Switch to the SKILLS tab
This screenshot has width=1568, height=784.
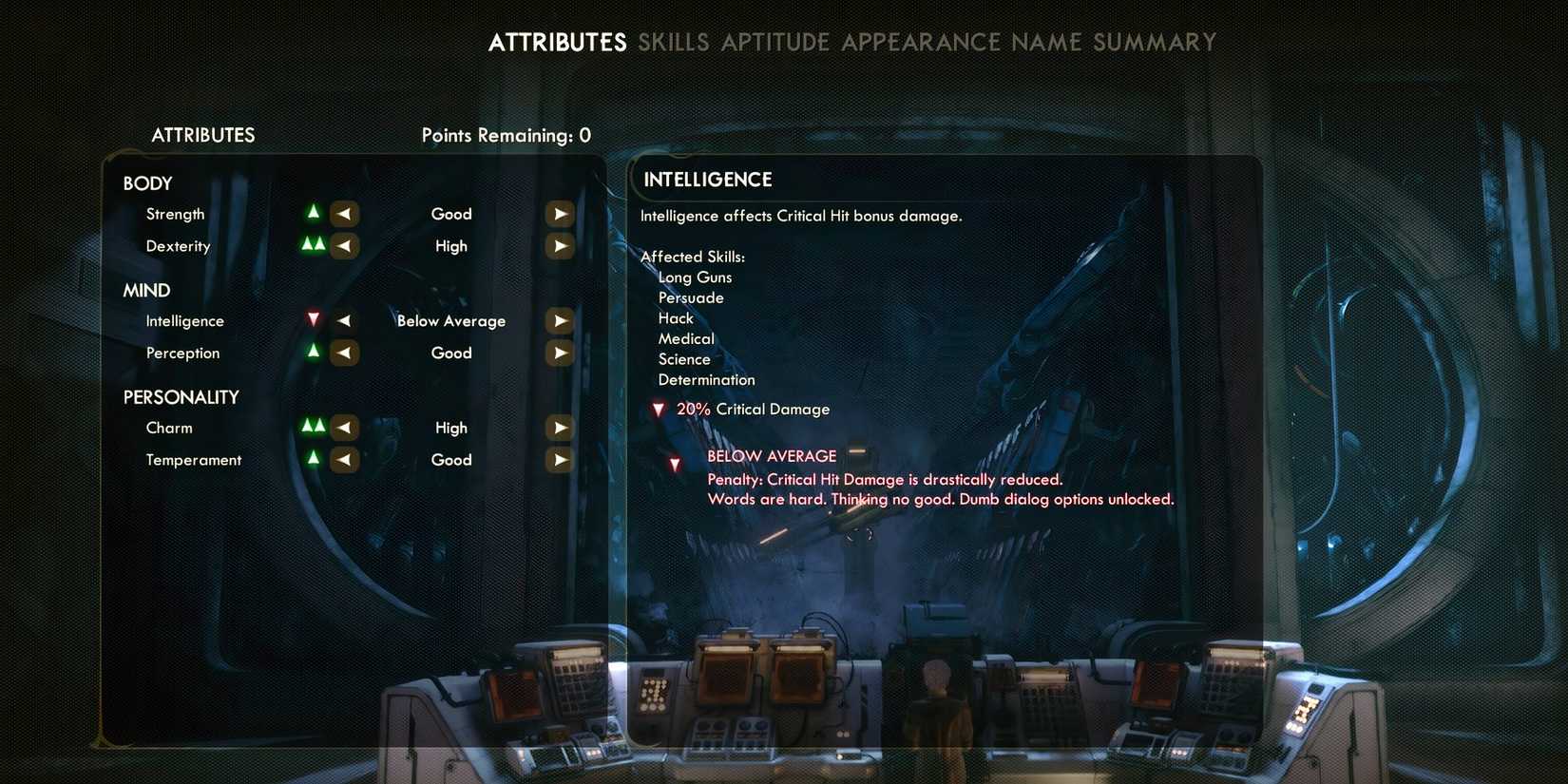(x=676, y=42)
